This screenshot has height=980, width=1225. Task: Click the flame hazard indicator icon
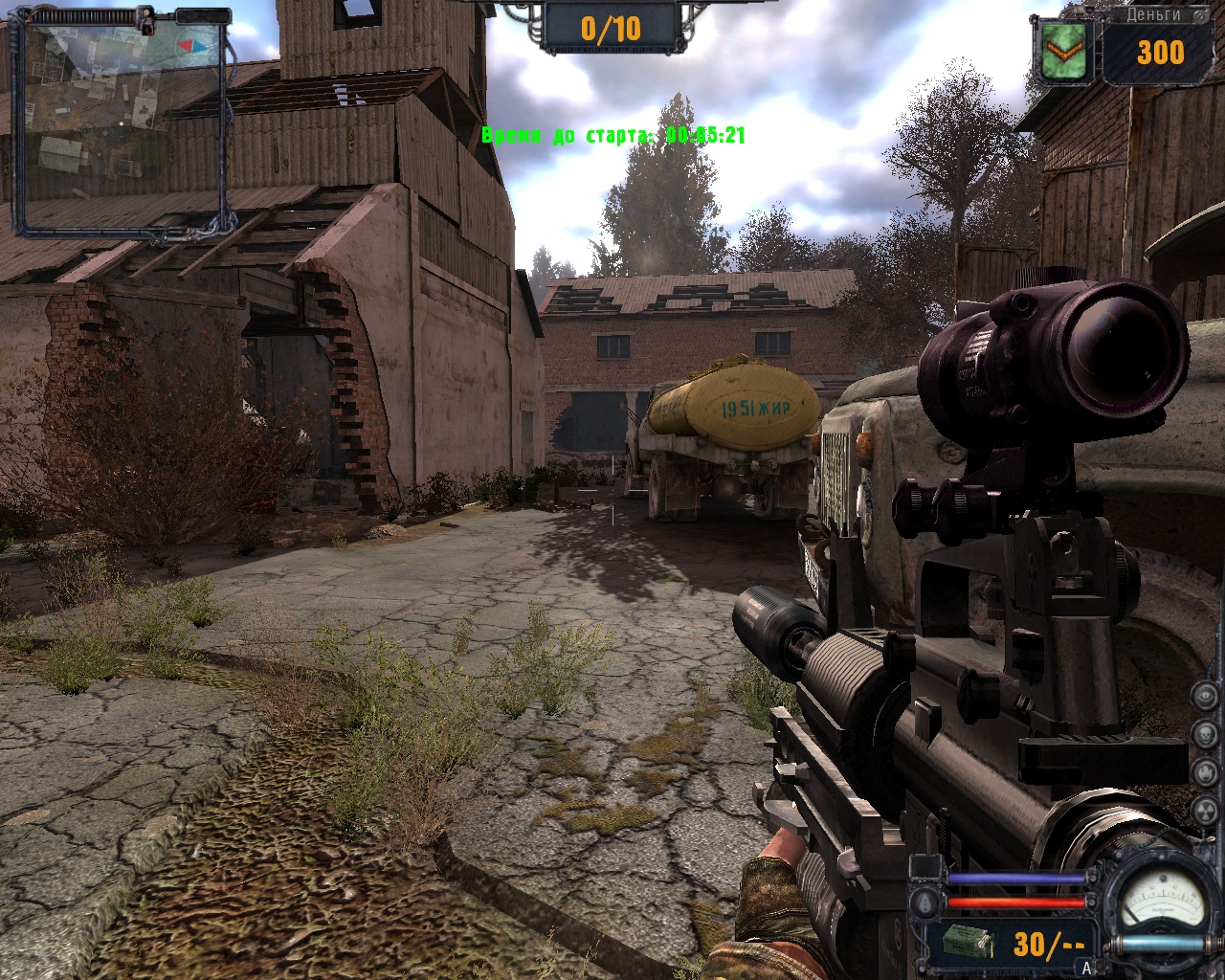pyautogui.click(x=1204, y=772)
